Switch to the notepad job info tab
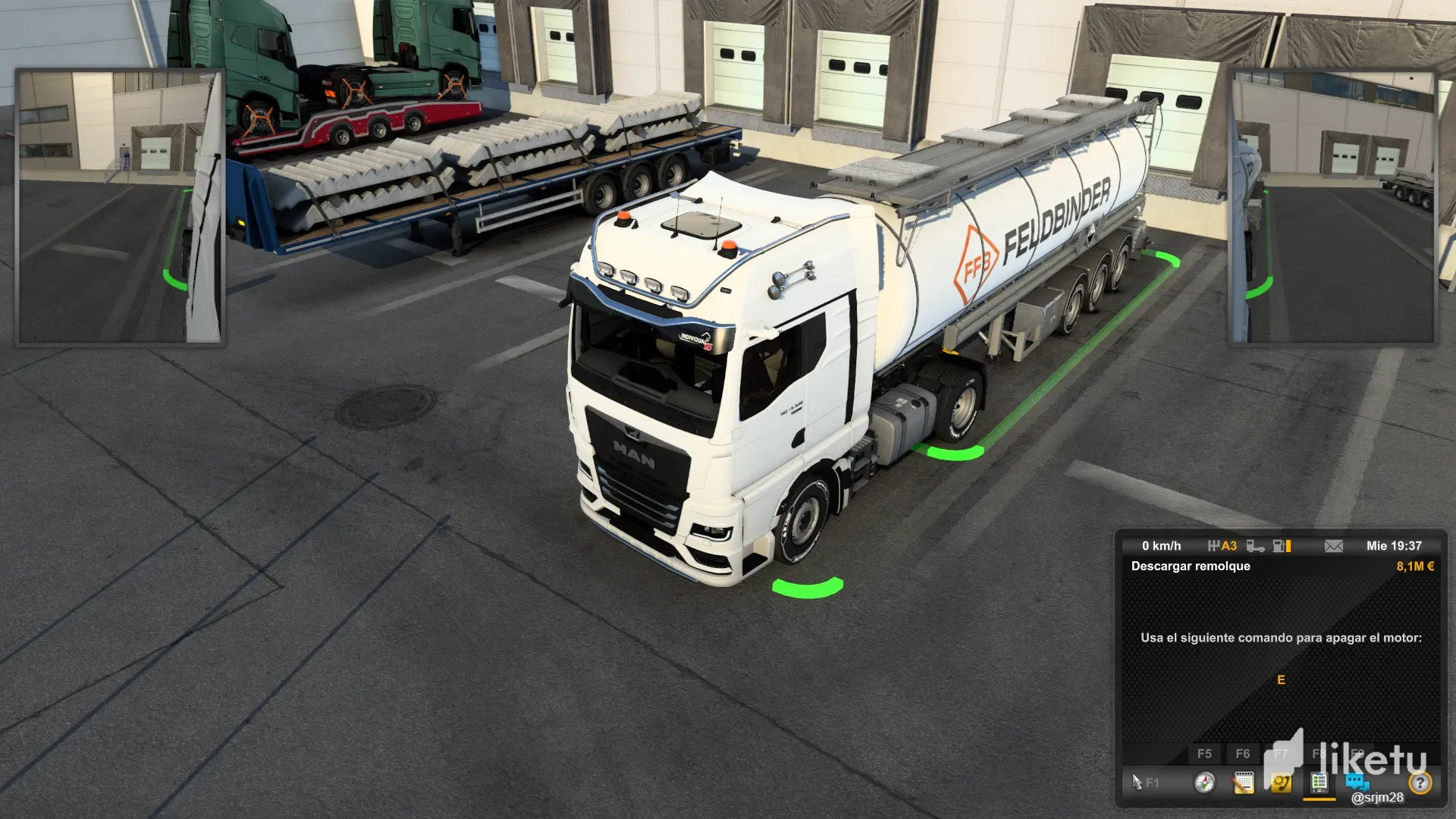This screenshot has width=1456, height=819. 1243,783
